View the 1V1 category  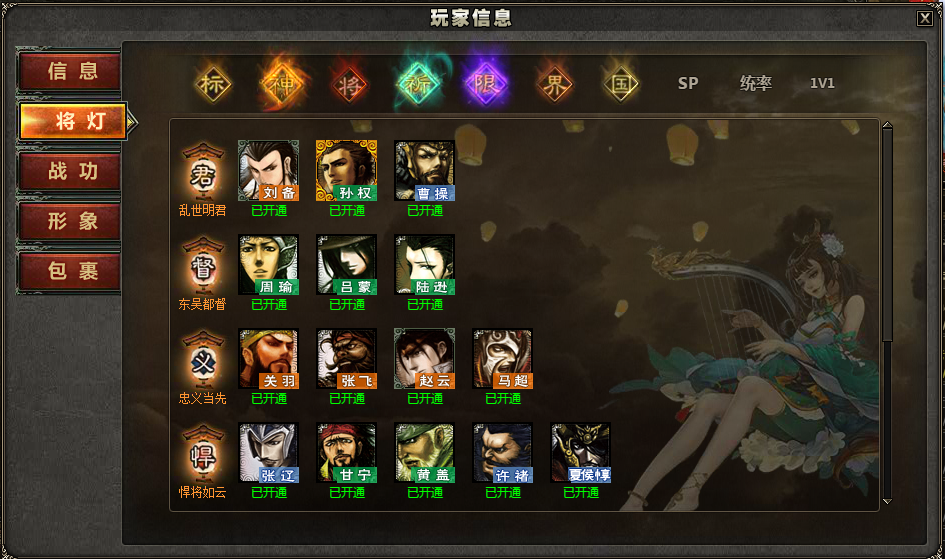[x=822, y=84]
